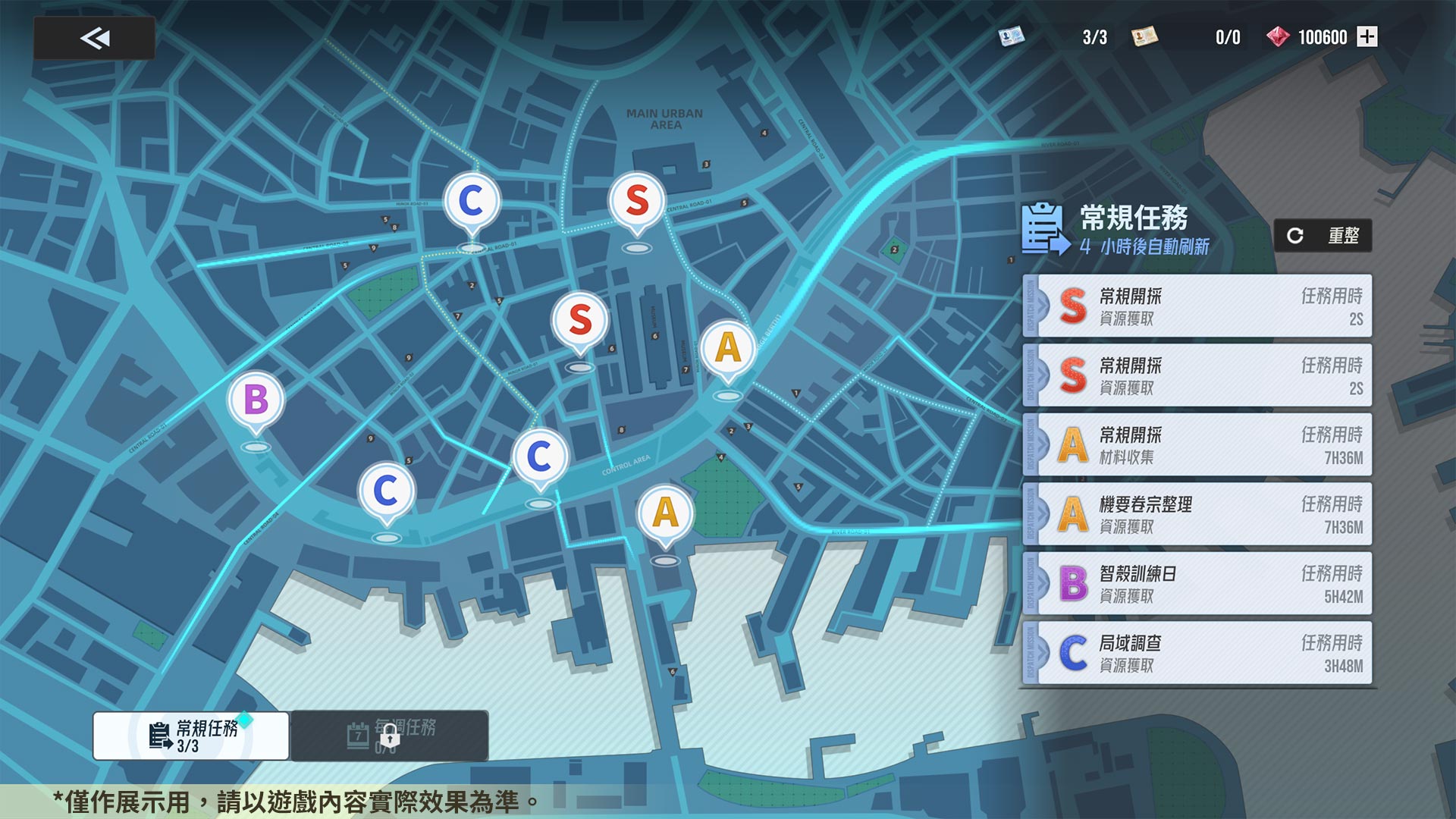Select the purple B mission marker on the map
The width and height of the screenshot is (1456, 819).
point(256,400)
